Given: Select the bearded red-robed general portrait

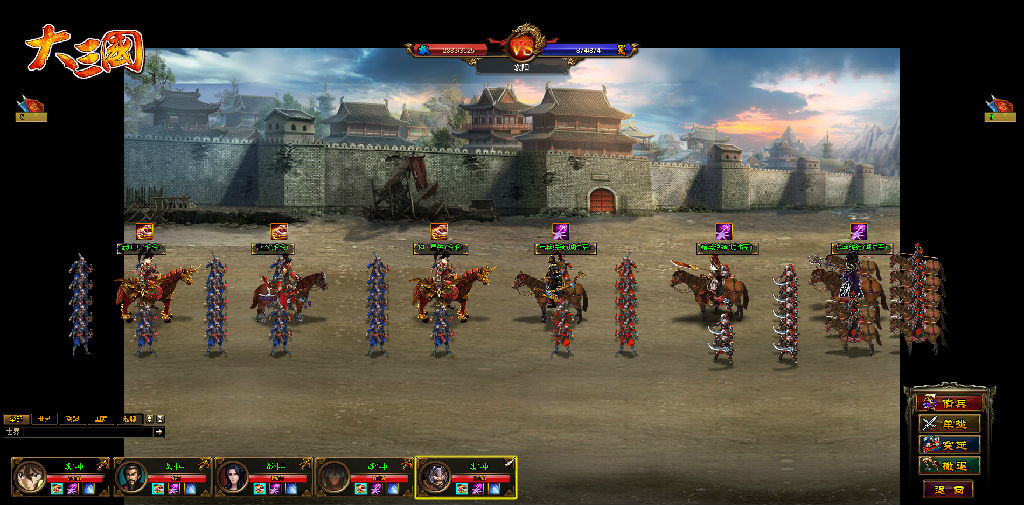Looking at the screenshot, I should pos(132,477).
